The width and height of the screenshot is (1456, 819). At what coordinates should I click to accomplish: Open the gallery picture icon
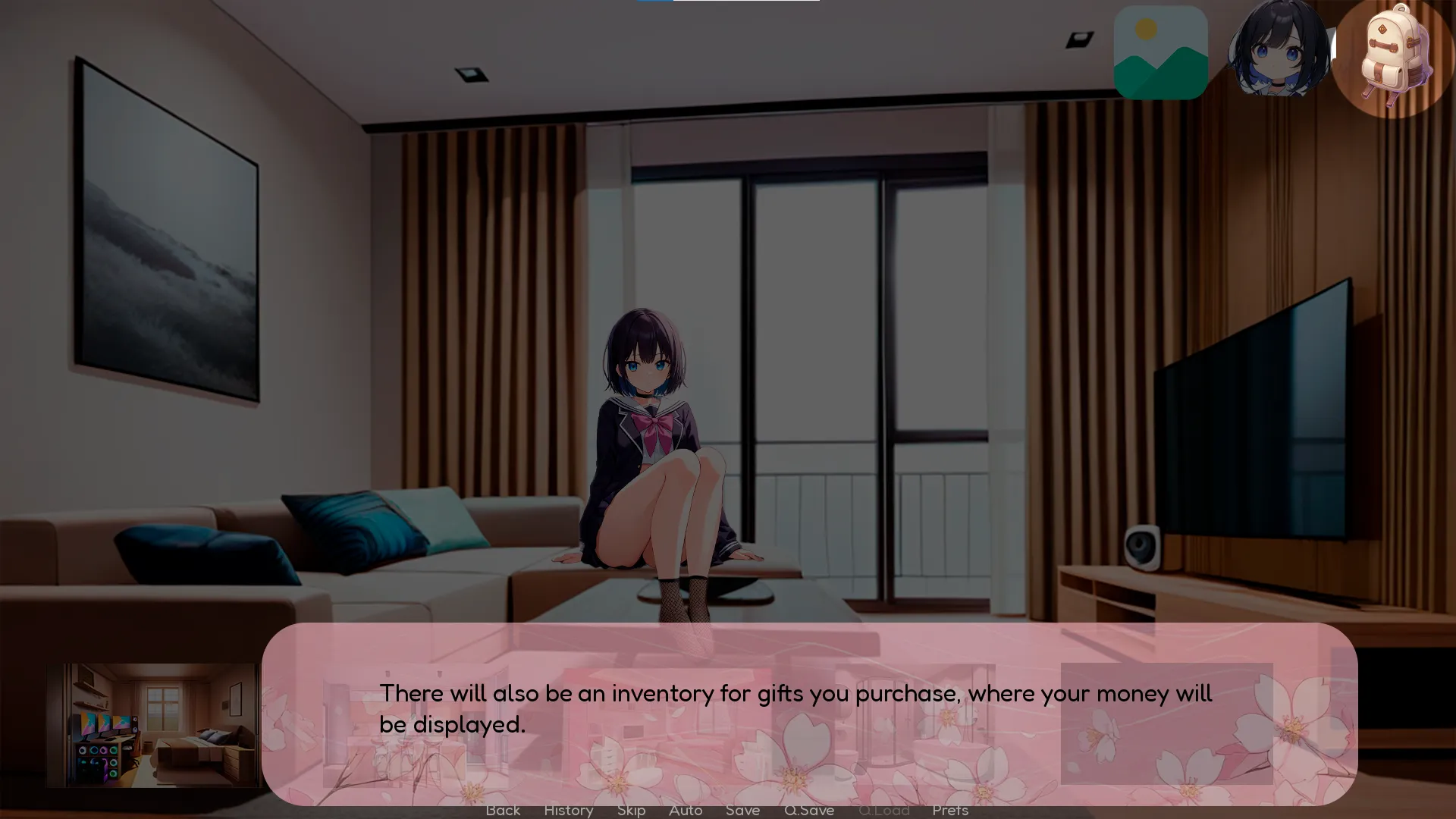[1160, 52]
